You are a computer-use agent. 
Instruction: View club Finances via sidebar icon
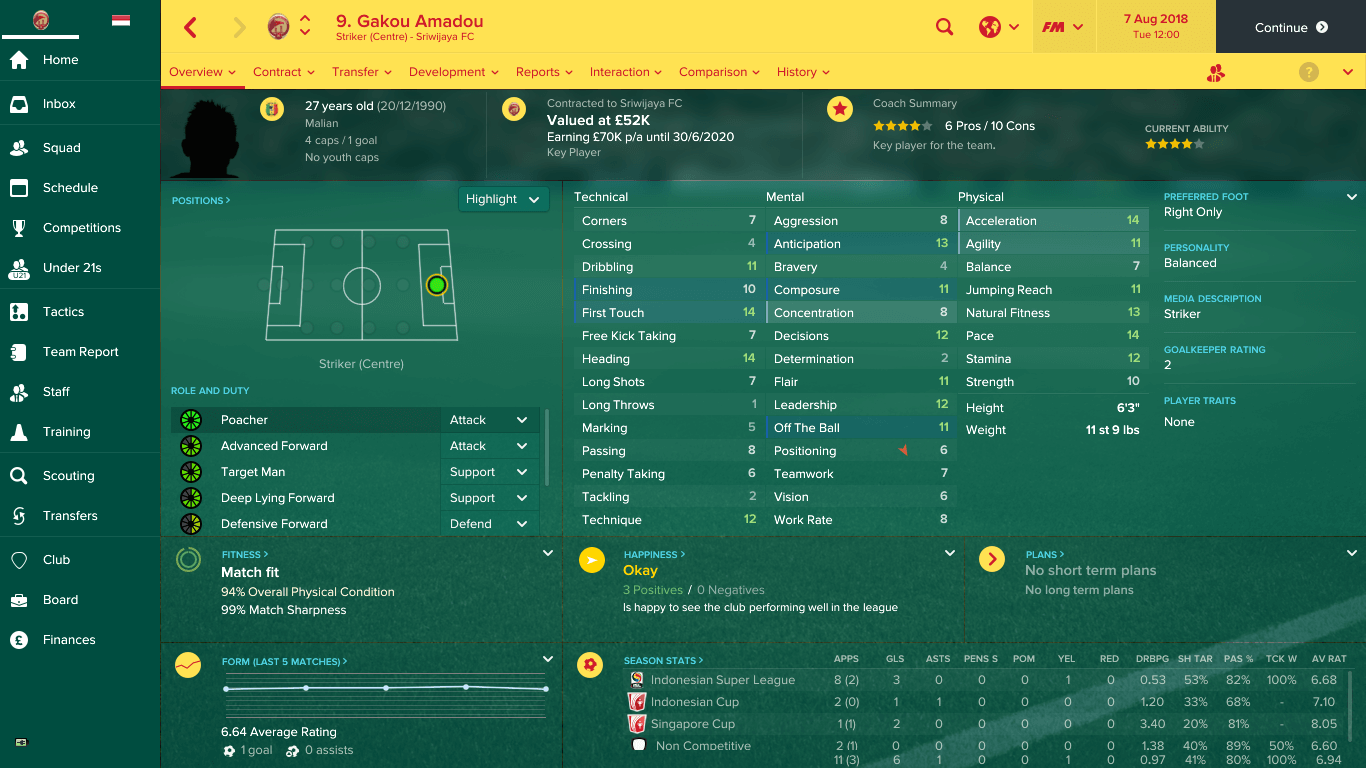(40, 639)
